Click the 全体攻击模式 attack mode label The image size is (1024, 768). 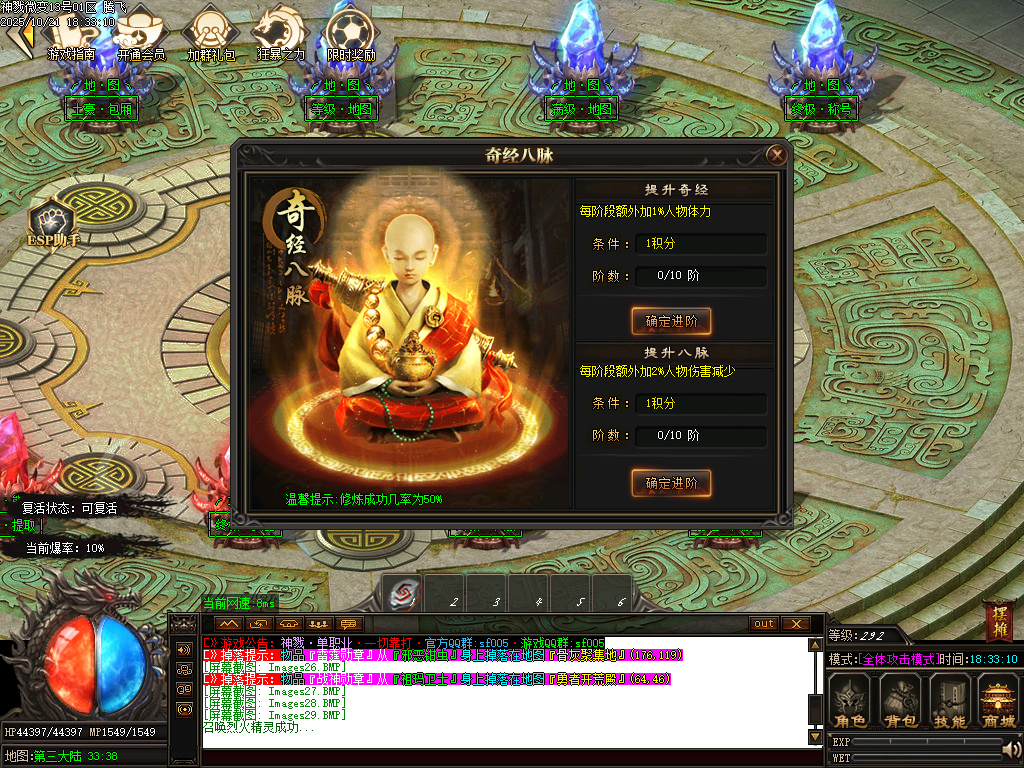(898, 659)
